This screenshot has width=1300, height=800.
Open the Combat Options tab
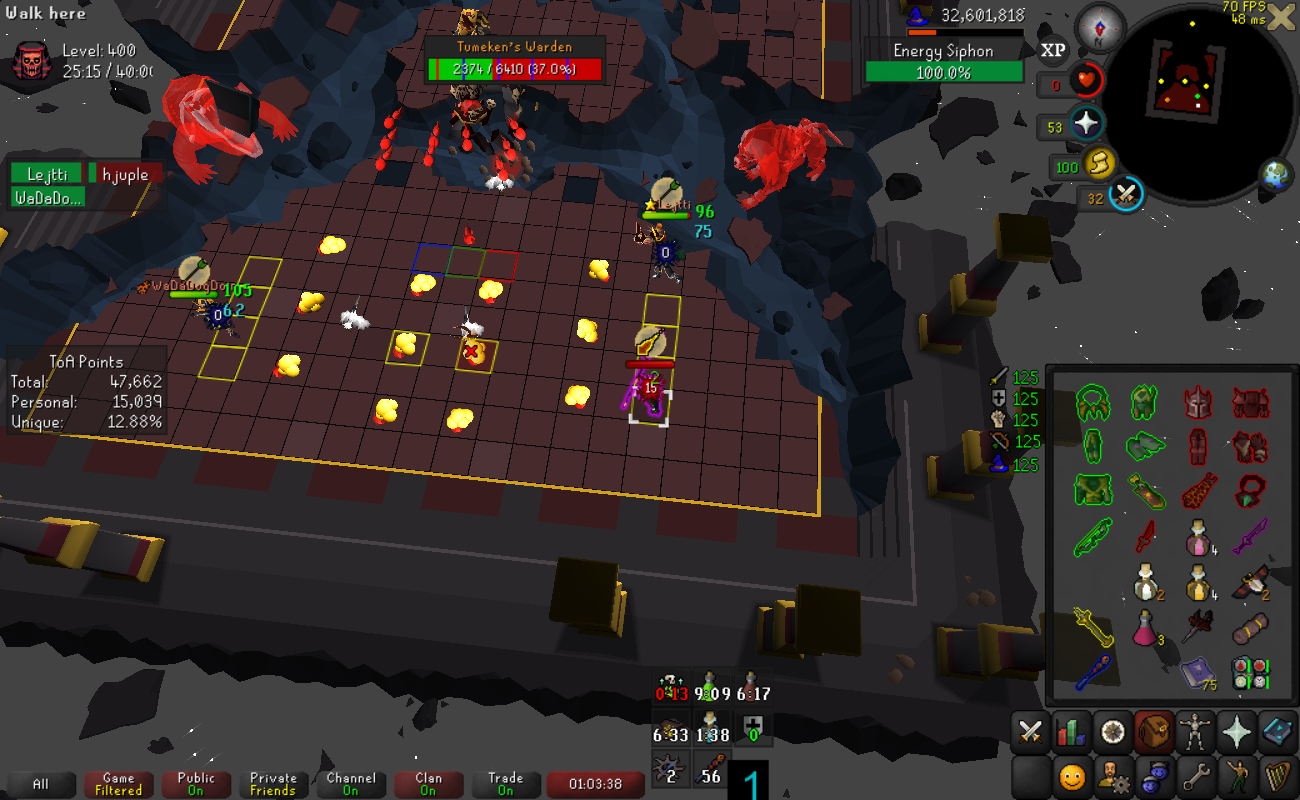click(x=1030, y=733)
